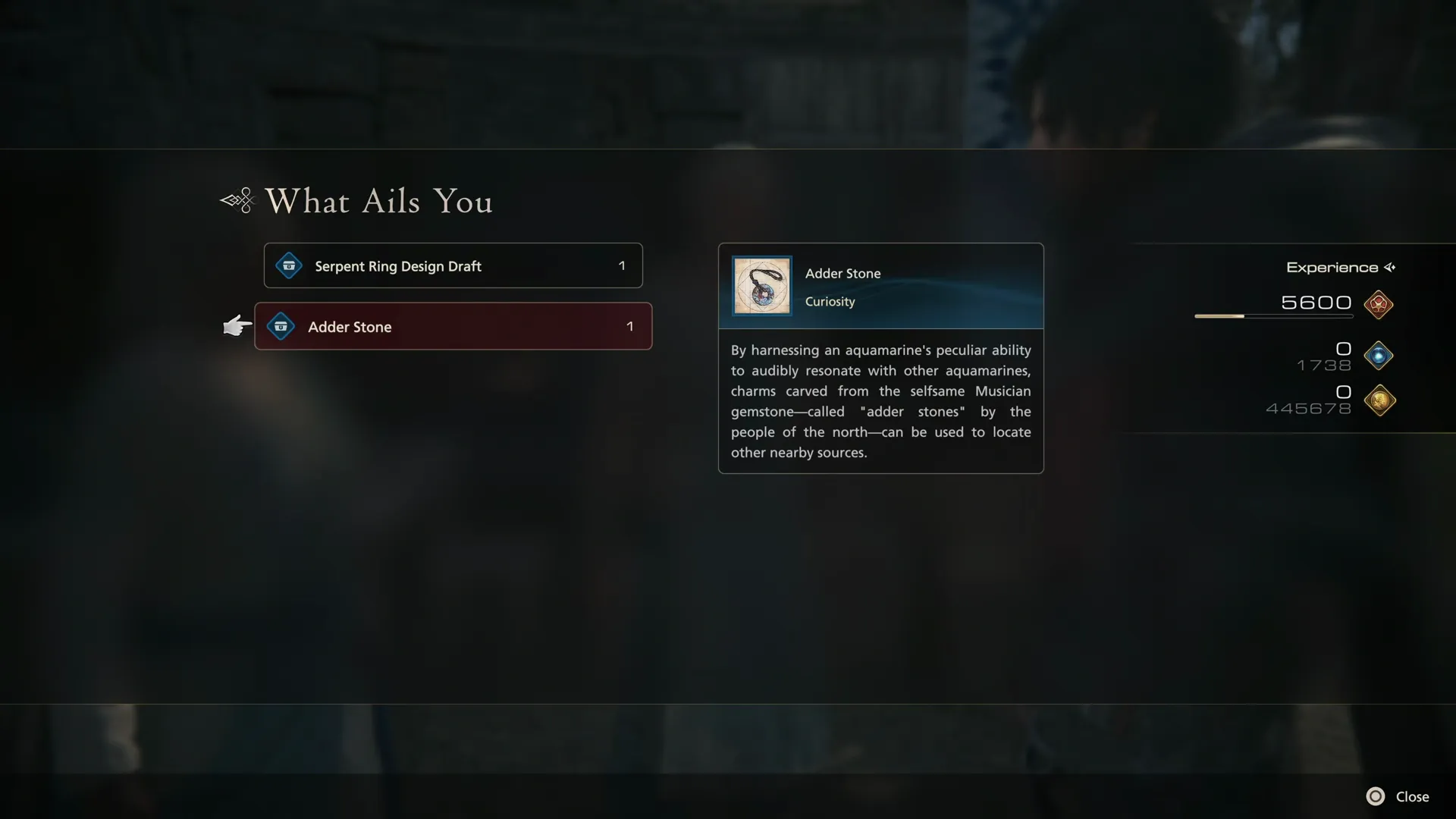Select the gold gil coin icon
This screenshot has width=1456, height=819.
click(1380, 401)
